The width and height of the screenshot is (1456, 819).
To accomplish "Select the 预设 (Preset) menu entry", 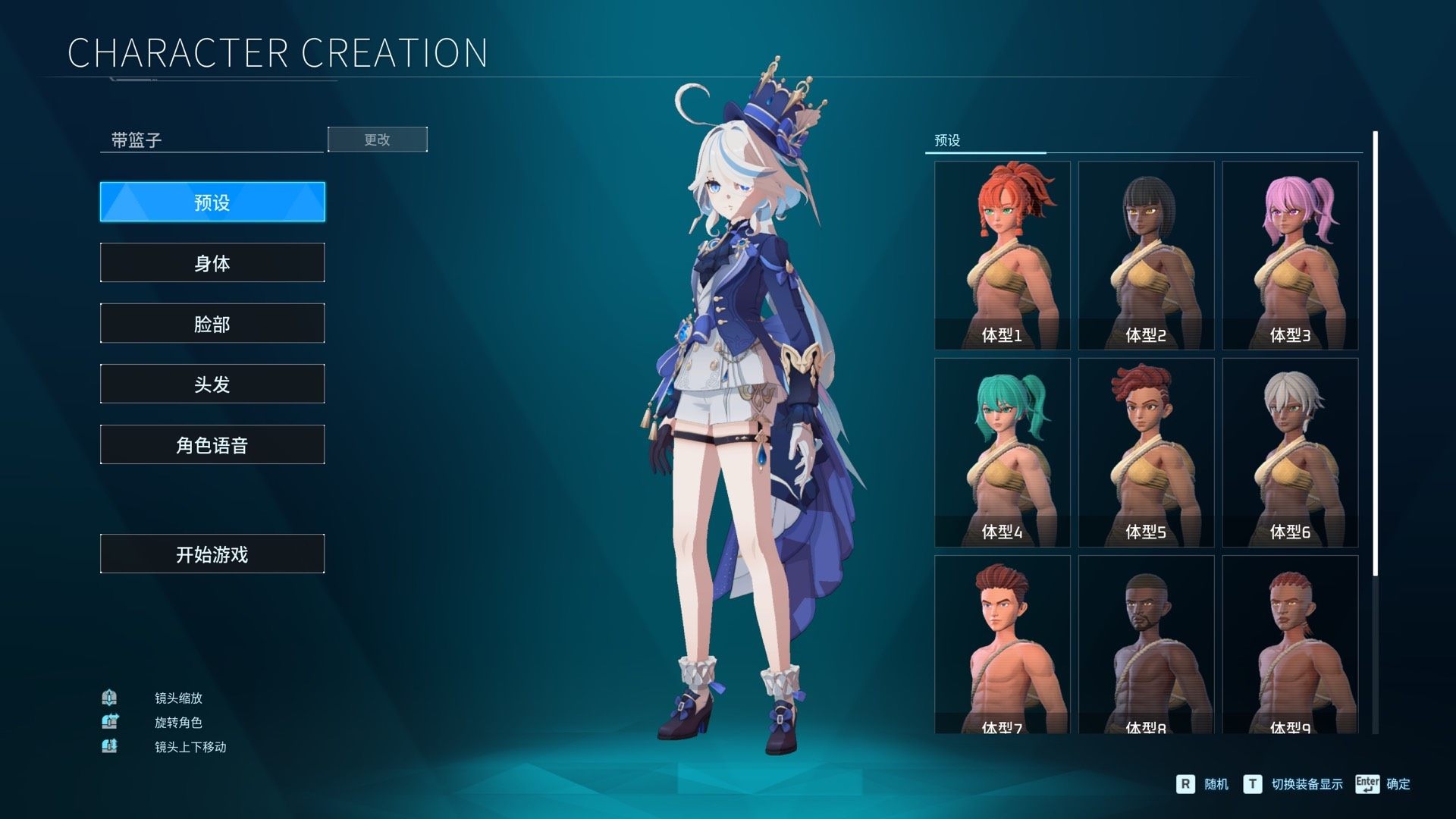I will pos(212,202).
